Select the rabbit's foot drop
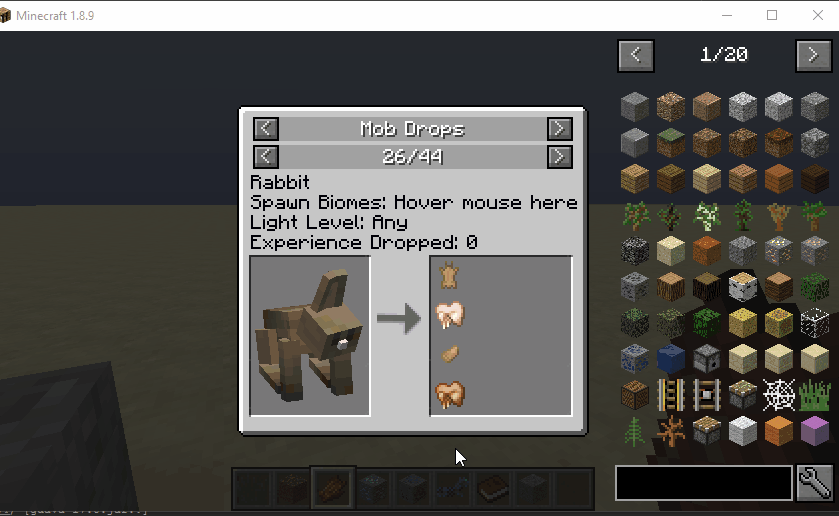Screen dimensions: 839x516 [x=450, y=354]
